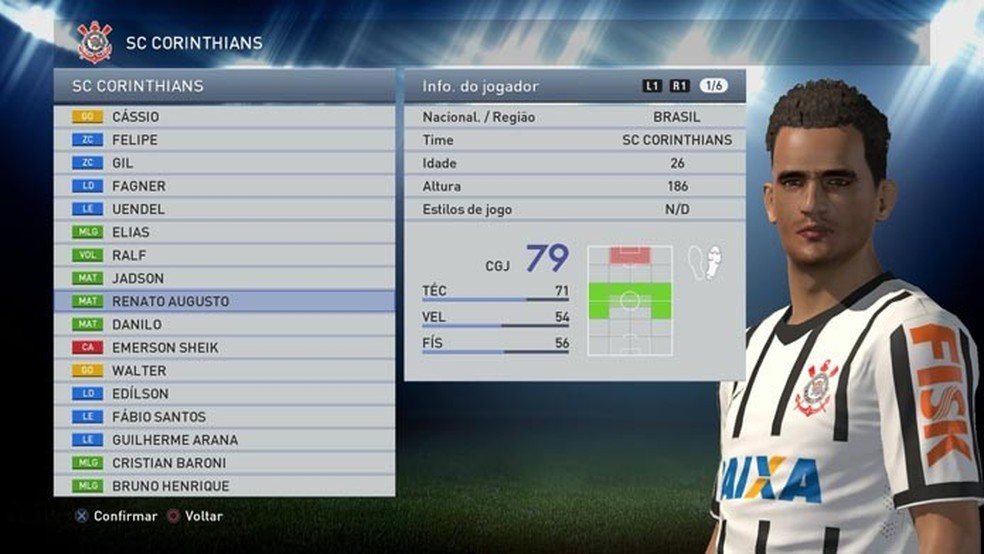Select defender Gil's row
984x554 pixels.
coord(224,163)
